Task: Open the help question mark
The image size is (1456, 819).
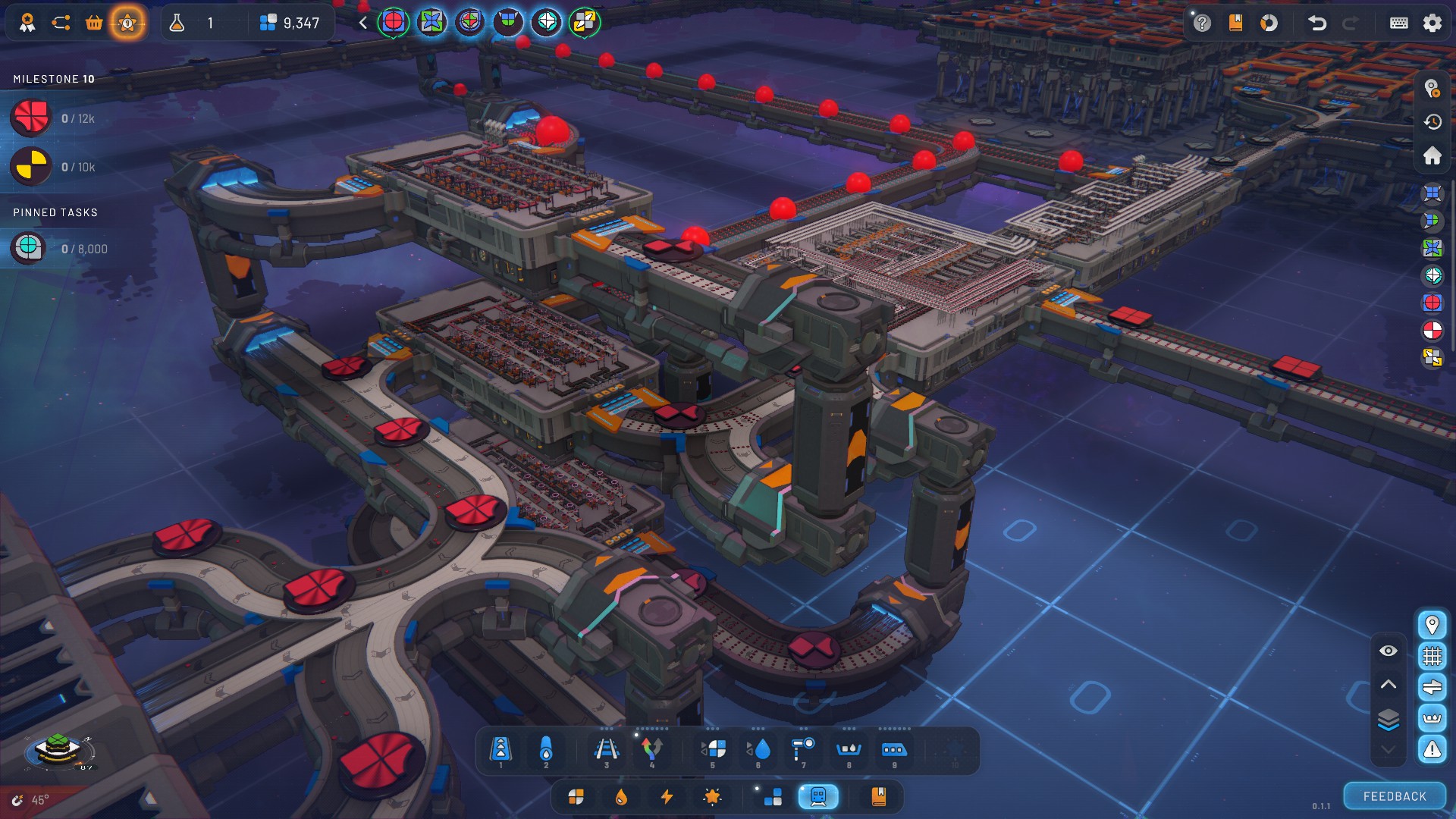Action: 1202,23
